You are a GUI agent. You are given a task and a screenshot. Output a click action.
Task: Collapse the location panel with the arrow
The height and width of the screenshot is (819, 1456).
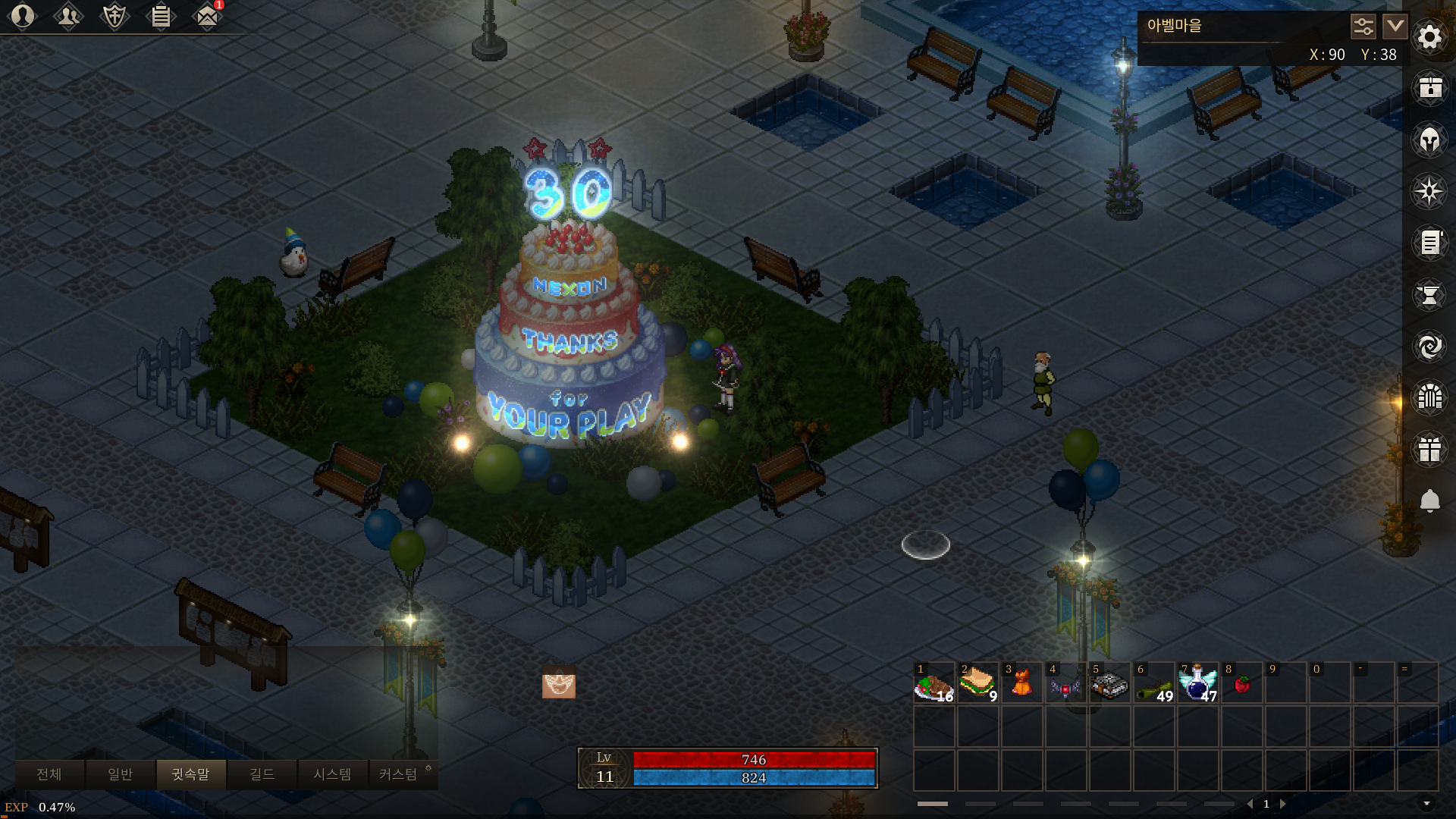[x=1395, y=27]
